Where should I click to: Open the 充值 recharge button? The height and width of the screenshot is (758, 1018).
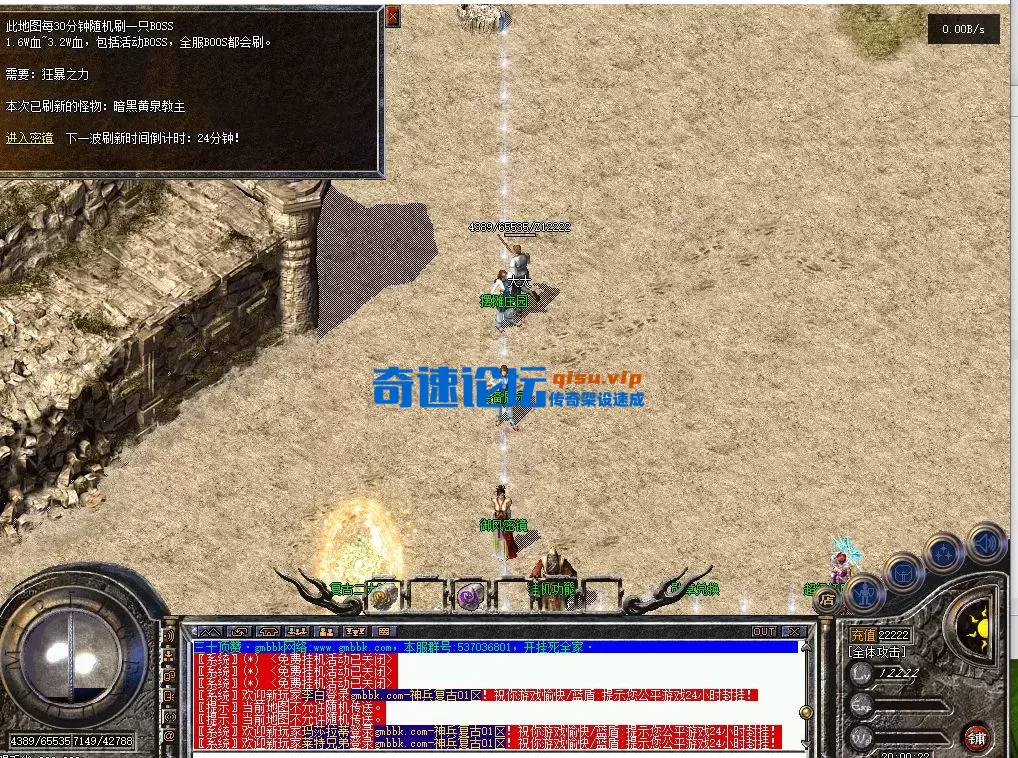(863, 635)
